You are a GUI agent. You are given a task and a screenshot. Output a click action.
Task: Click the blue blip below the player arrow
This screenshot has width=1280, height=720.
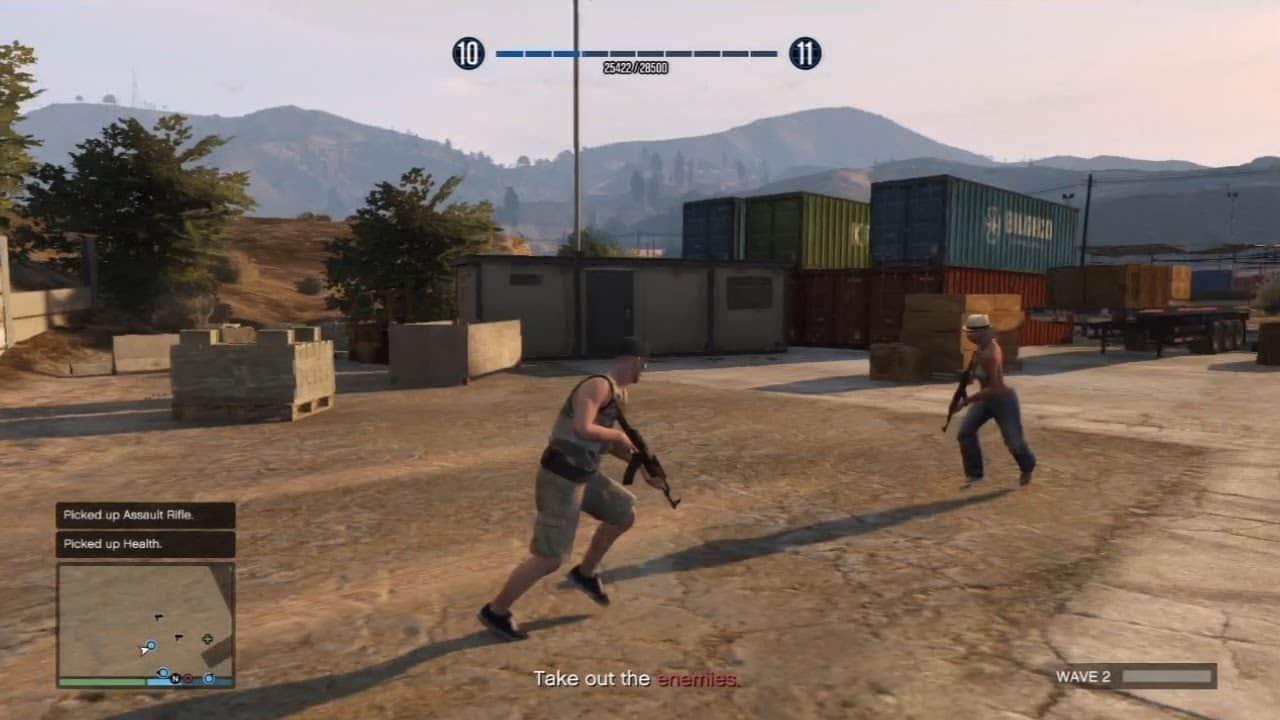pyautogui.click(x=163, y=672)
